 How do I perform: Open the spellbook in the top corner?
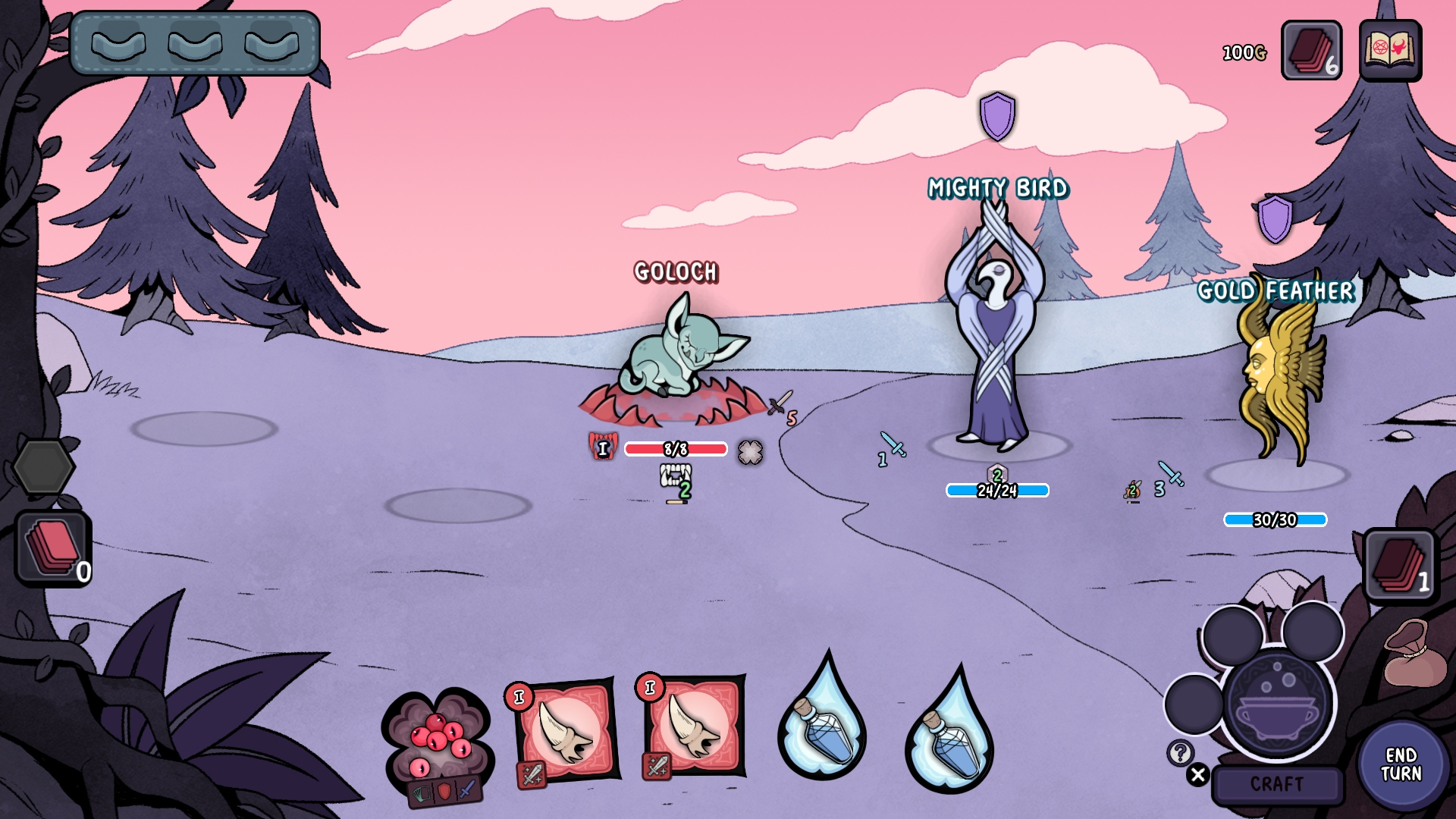(x=1390, y=51)
